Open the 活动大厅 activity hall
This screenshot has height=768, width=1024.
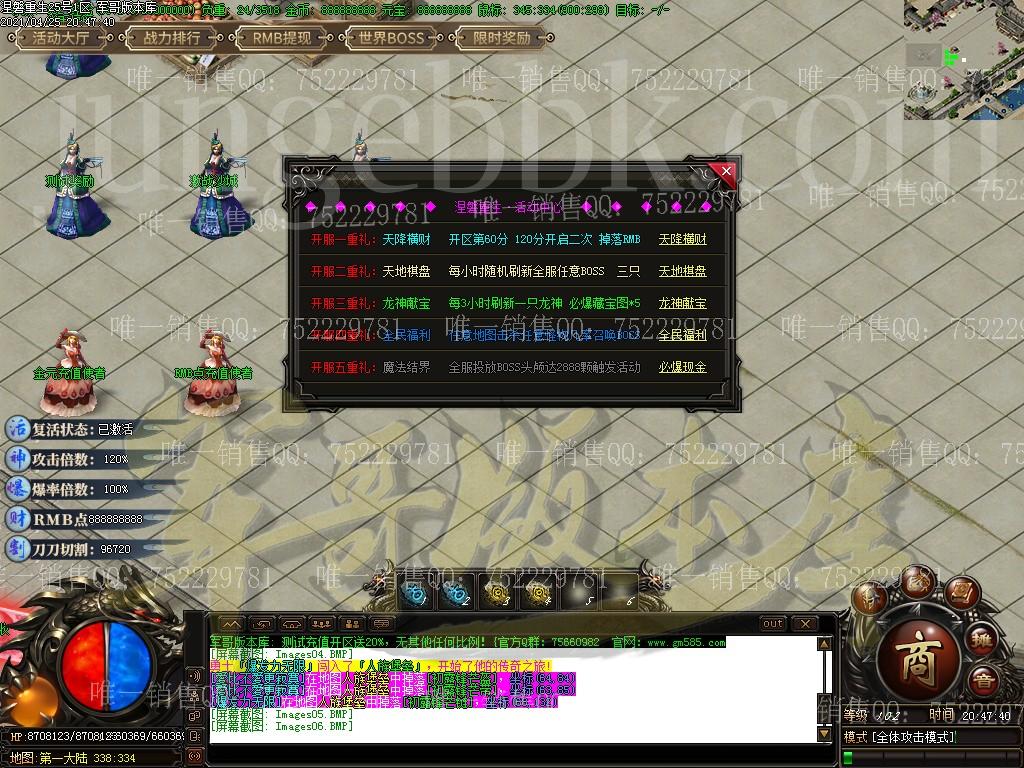coord(61,39)
